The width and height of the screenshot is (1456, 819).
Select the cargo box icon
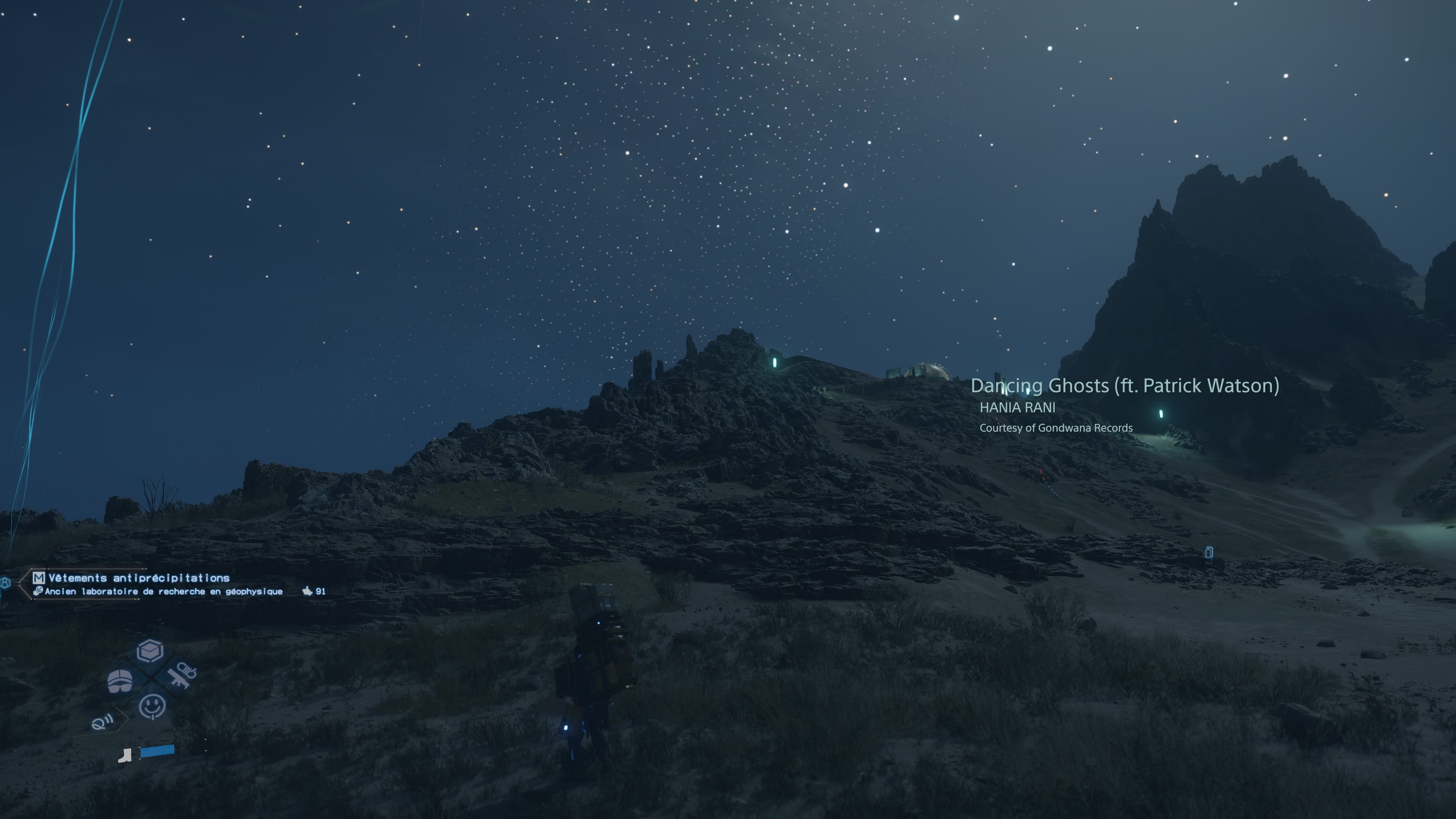coord(150,651)
